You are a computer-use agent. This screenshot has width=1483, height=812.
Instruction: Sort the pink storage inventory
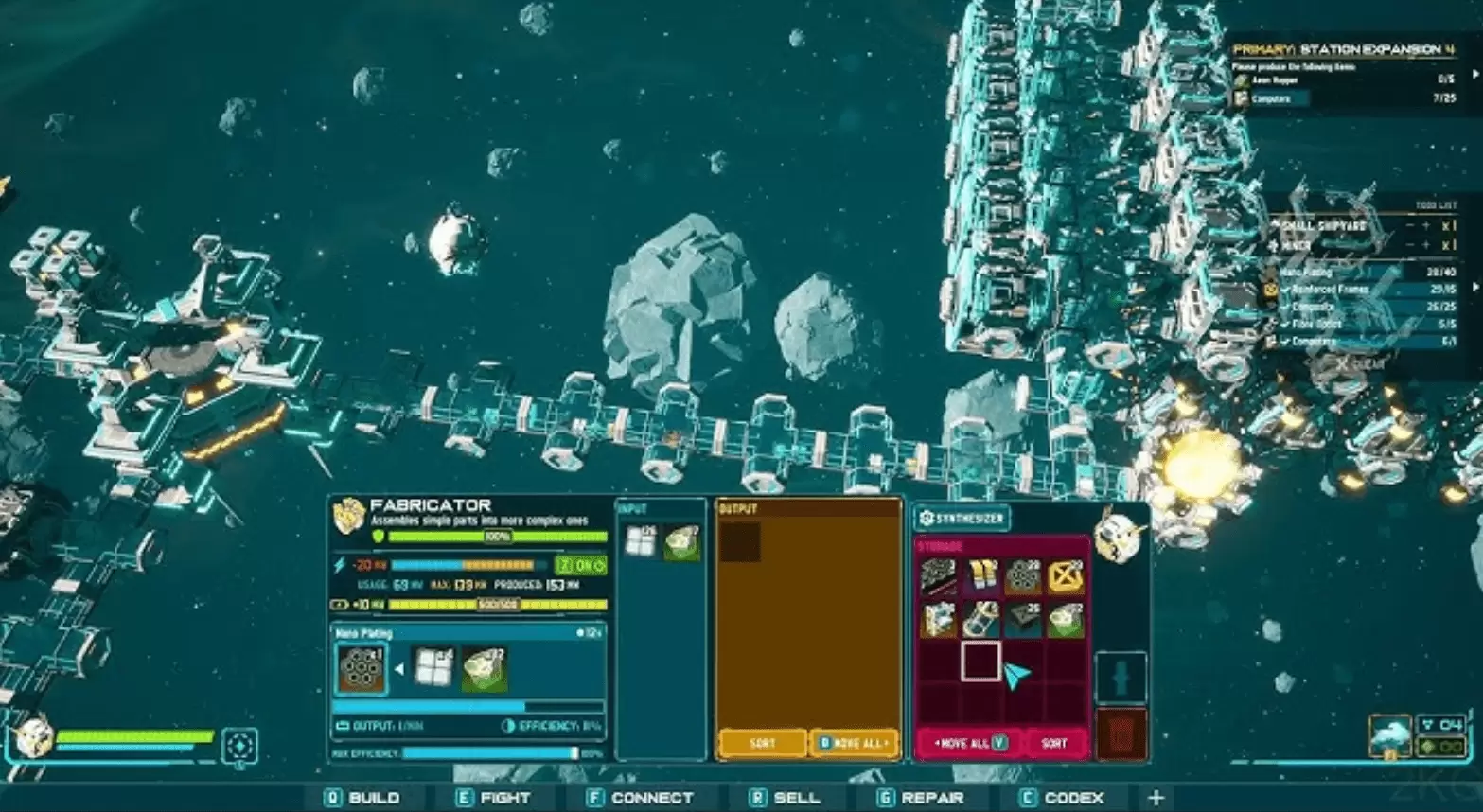pyautogui.click(x=1053, y=743)
